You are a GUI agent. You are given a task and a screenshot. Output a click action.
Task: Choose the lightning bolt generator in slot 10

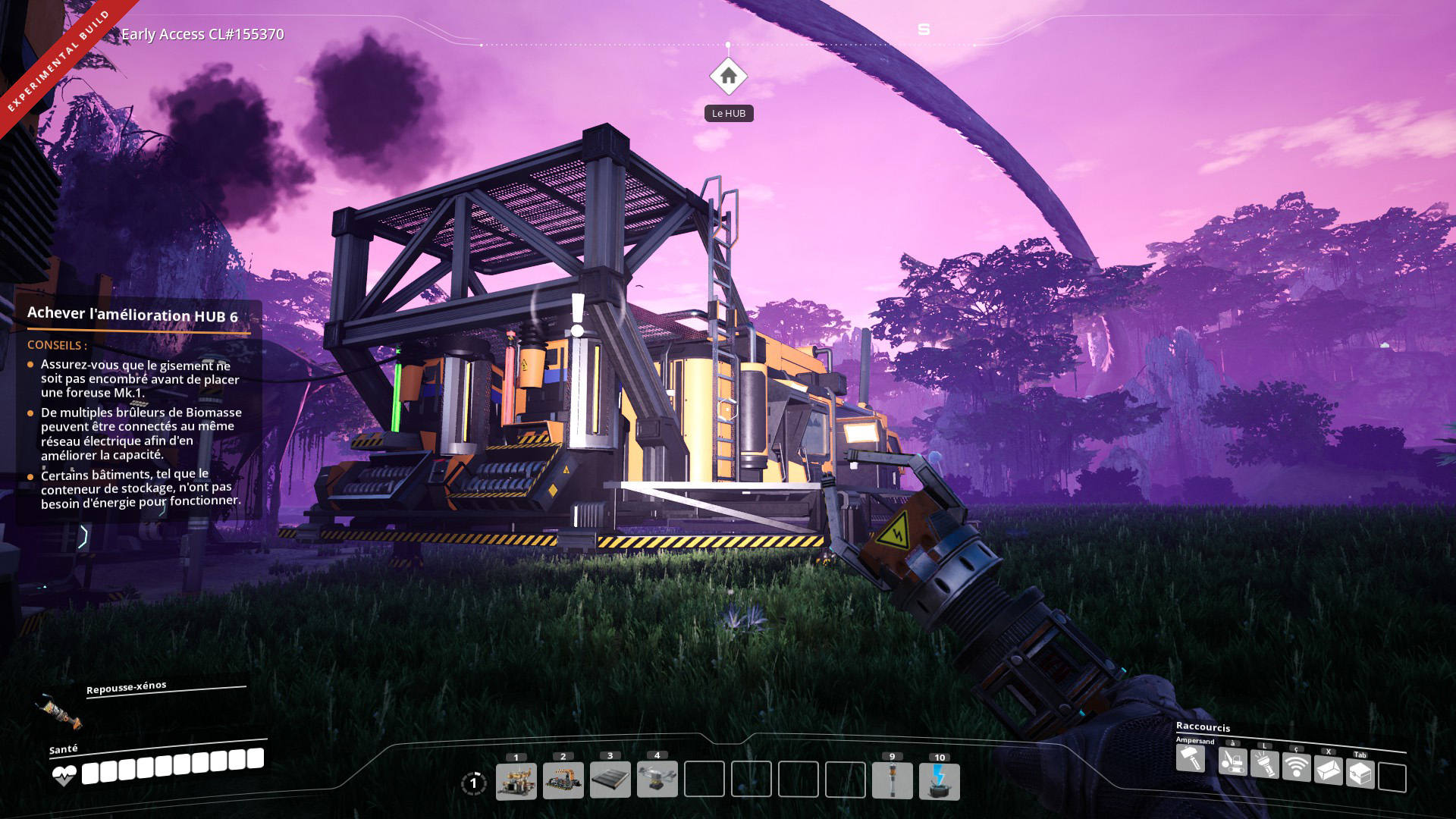click(x=940, y=781)
